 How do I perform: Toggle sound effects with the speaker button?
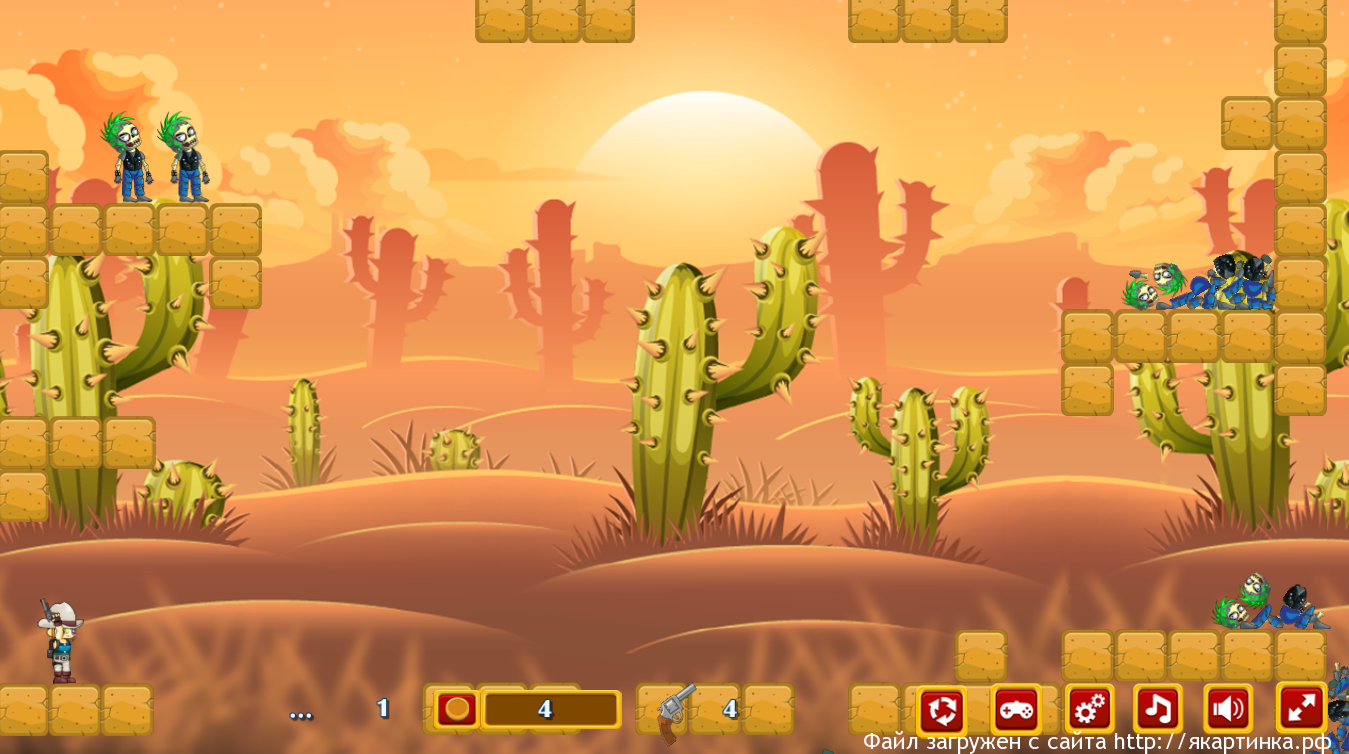[x=1228, y=710]
